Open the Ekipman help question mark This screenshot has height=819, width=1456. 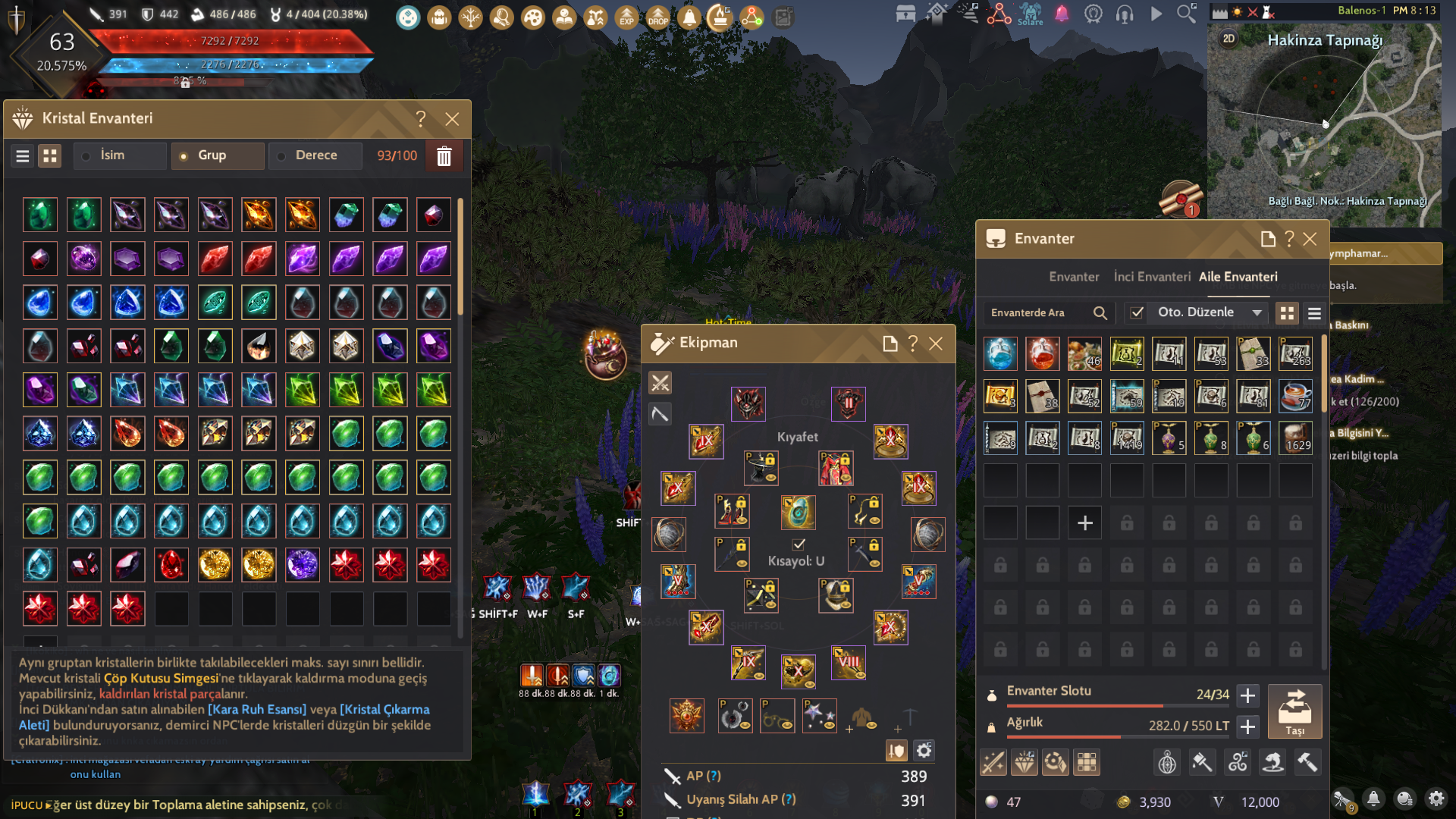coord(913,344)
